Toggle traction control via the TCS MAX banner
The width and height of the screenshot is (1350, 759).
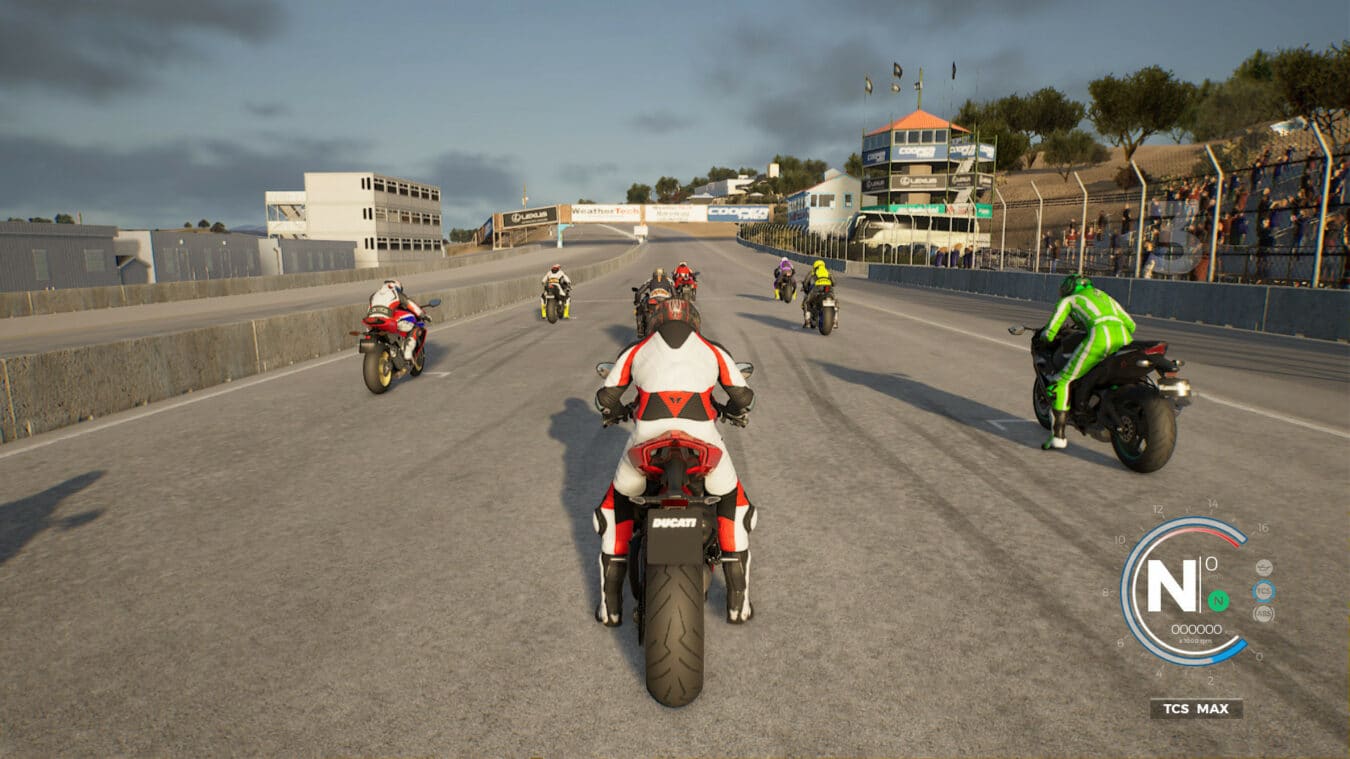point(1196,708)
